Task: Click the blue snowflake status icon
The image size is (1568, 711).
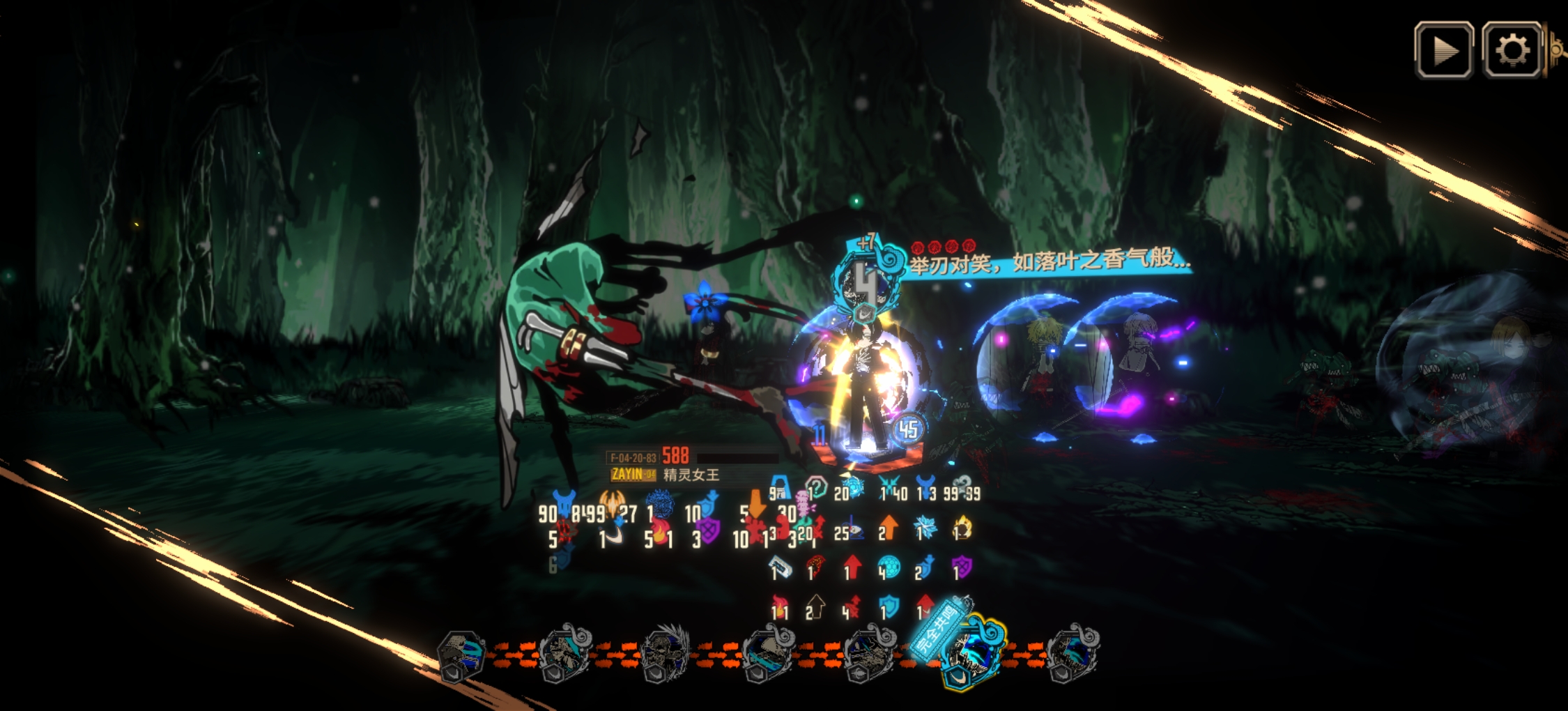Action: click(927, 528)
